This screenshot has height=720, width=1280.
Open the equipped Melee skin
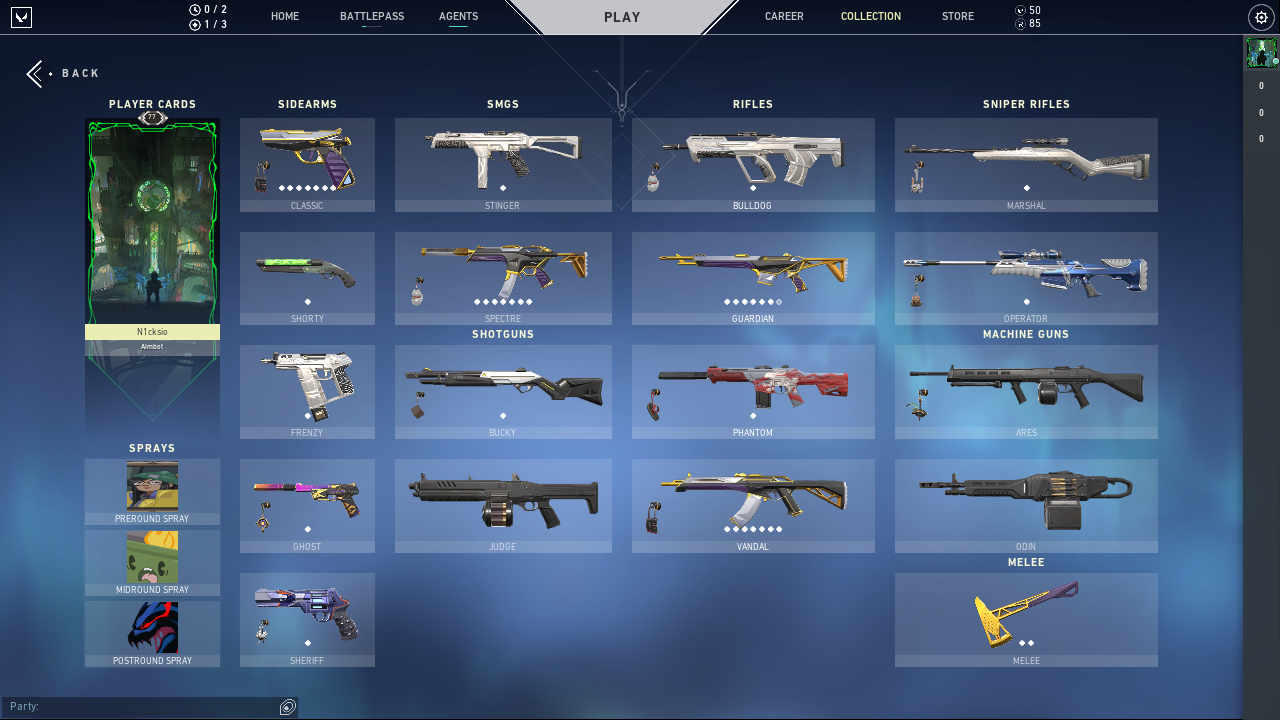point(1026,620)
